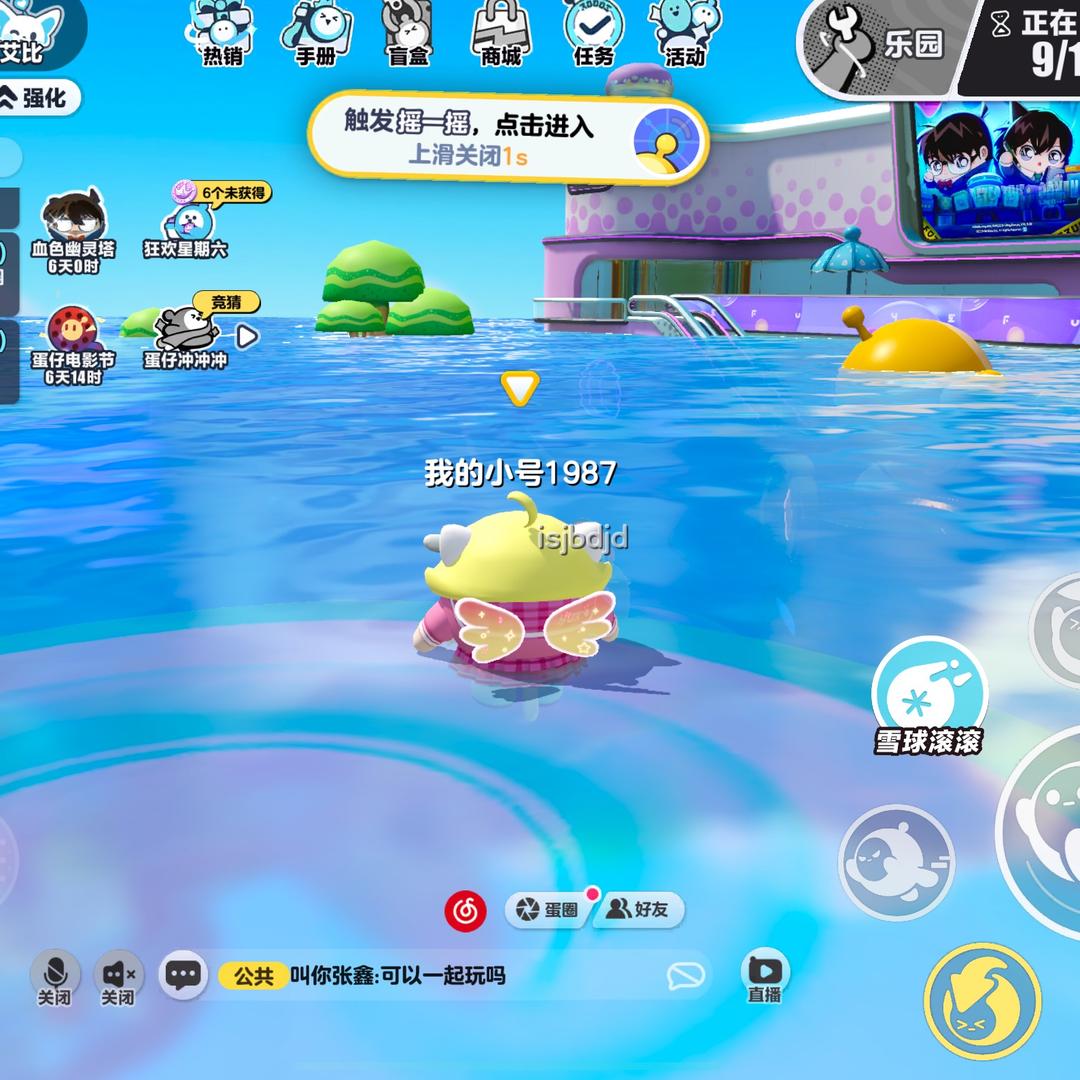Open the 蛋仔冲冲冲 event
Screen dimensions: 1080x1080
(x=186, y=335)
